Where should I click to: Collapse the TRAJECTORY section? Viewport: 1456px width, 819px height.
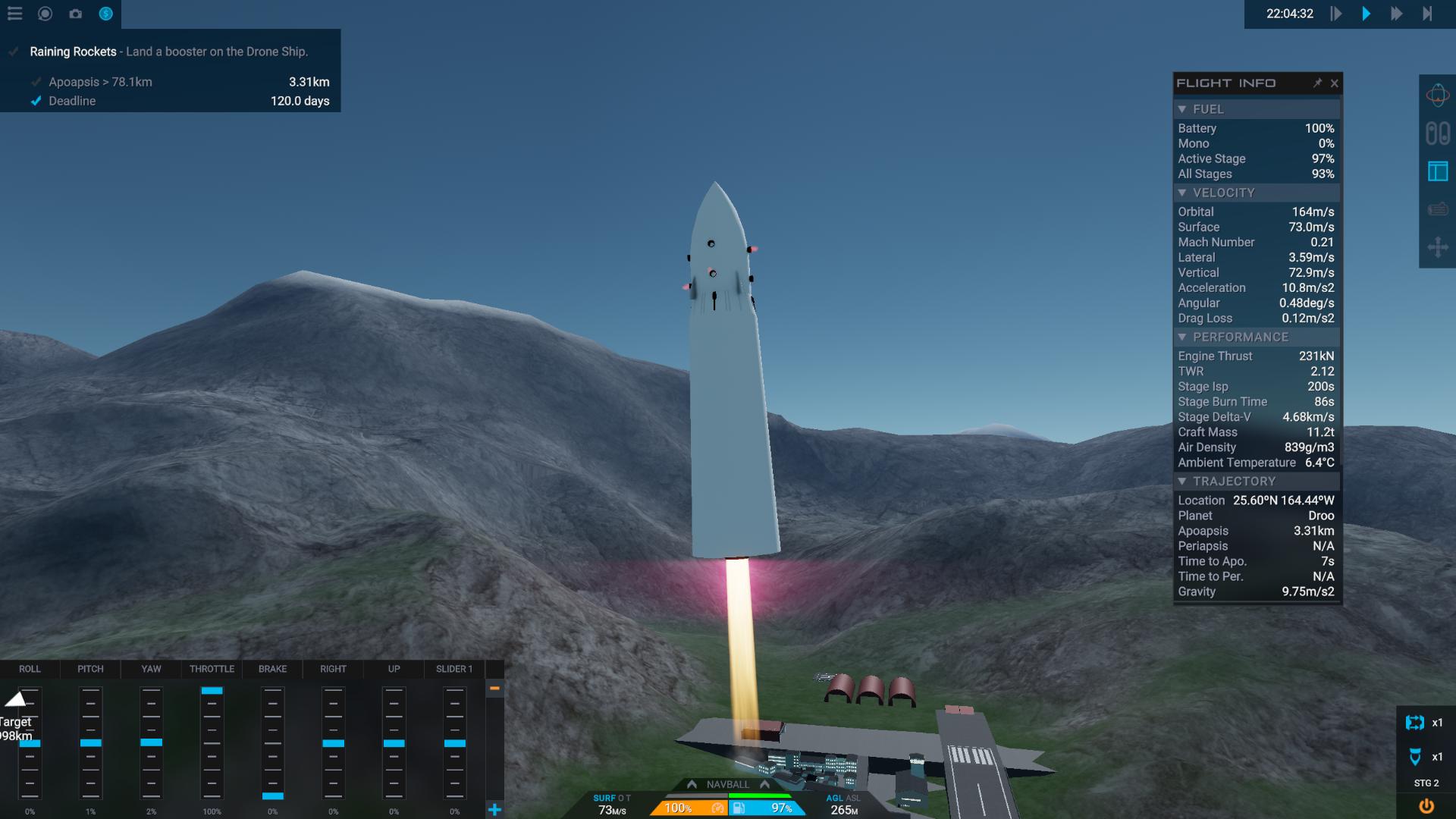pos(1182,481)
